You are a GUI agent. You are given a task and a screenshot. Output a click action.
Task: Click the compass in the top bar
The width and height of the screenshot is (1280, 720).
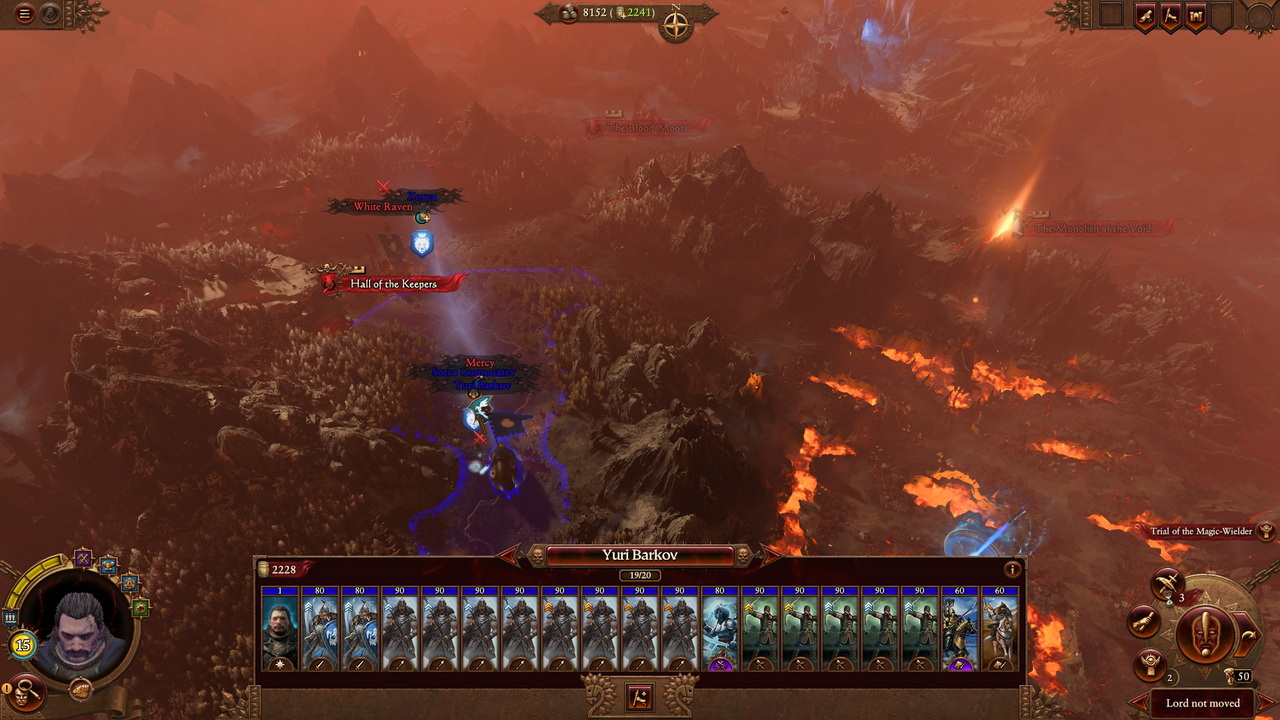pos(677,26)
